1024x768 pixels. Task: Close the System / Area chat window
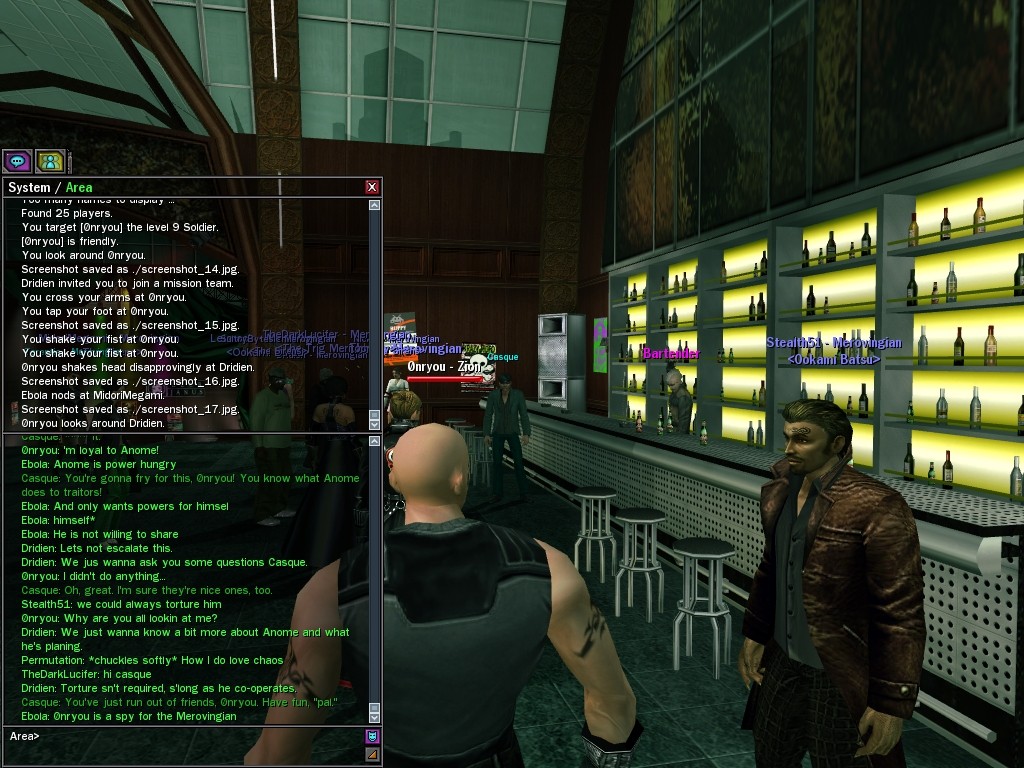click(x=372, y=187)
